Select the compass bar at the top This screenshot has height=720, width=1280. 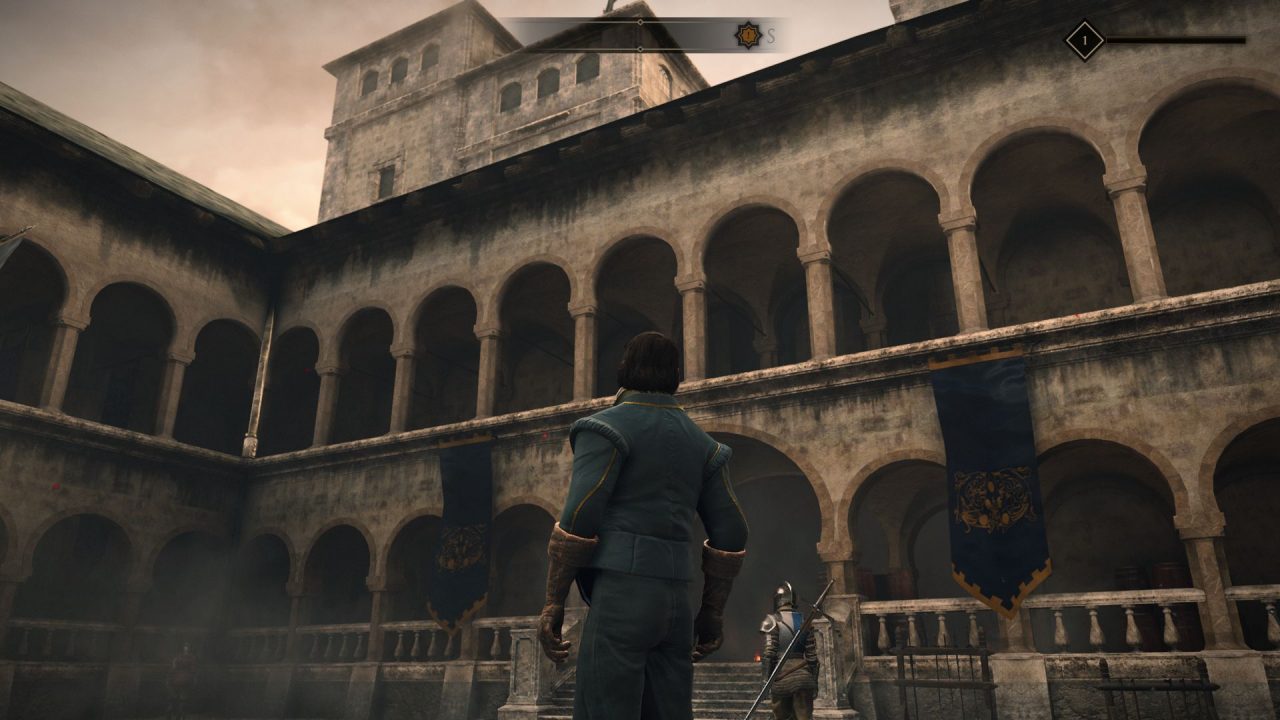click(x=640, y=35)
